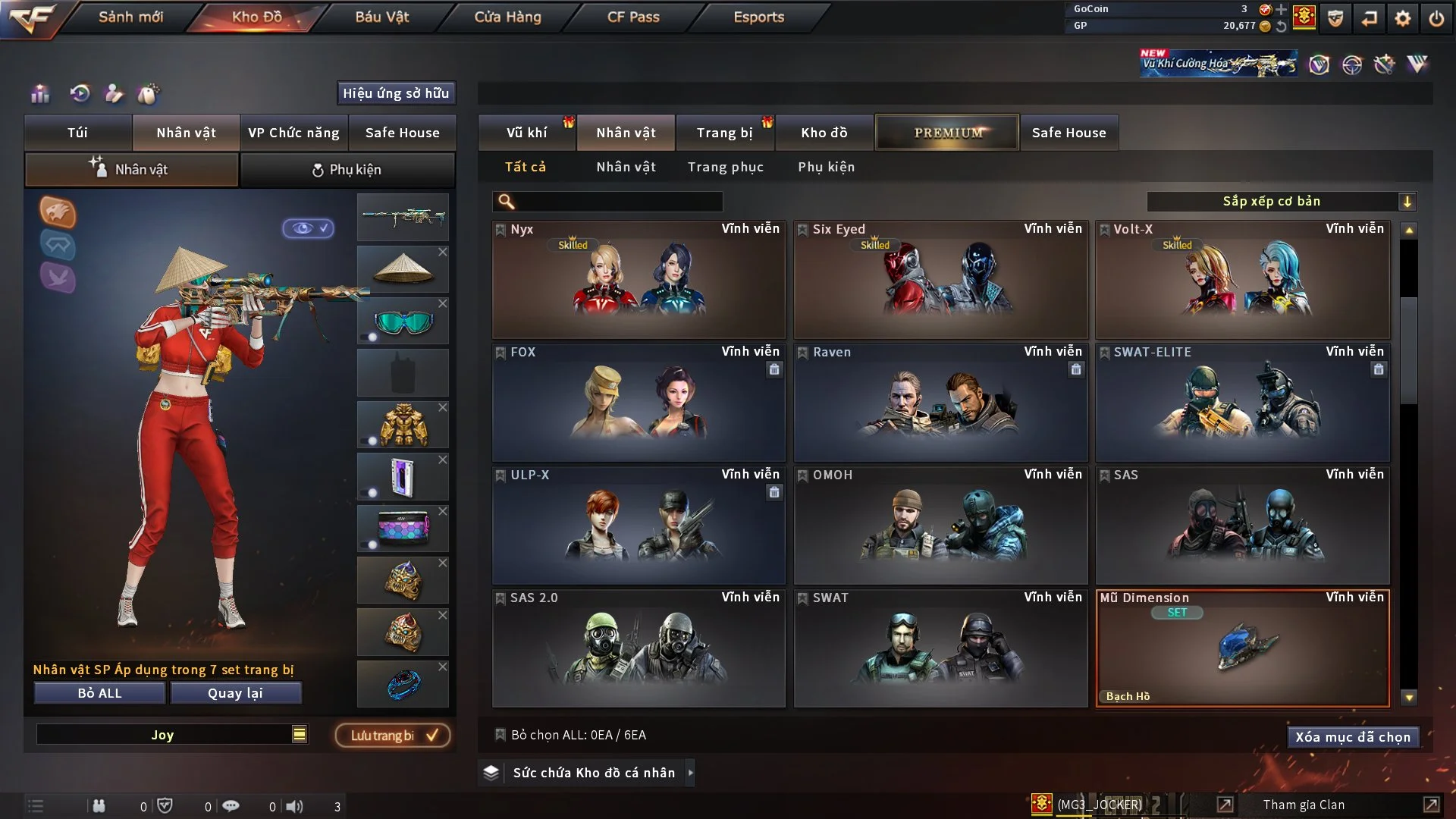Pick the SWAT-ELITE character card

[1242, 403]
